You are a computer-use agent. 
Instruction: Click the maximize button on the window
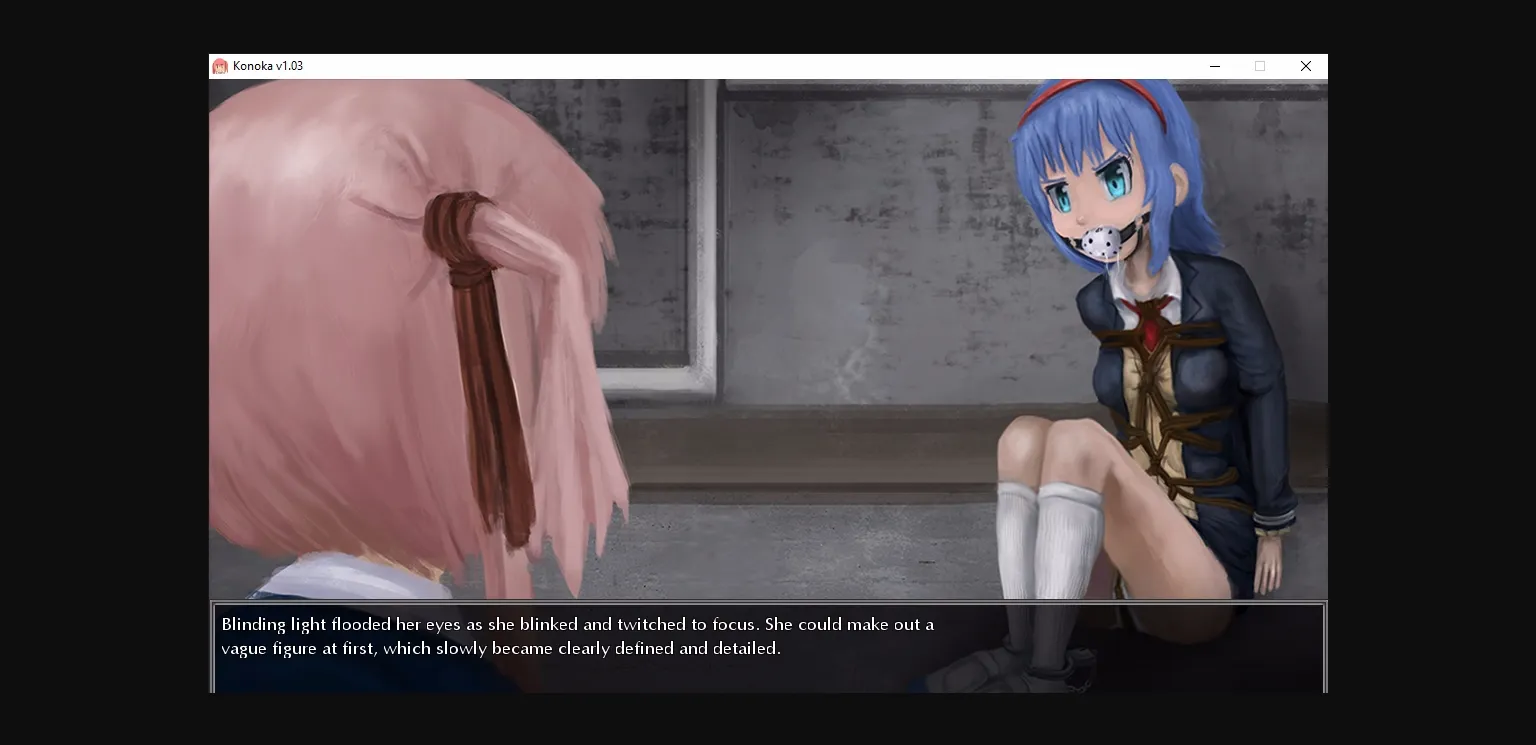pyautogui.click(x=1259, y=66)
